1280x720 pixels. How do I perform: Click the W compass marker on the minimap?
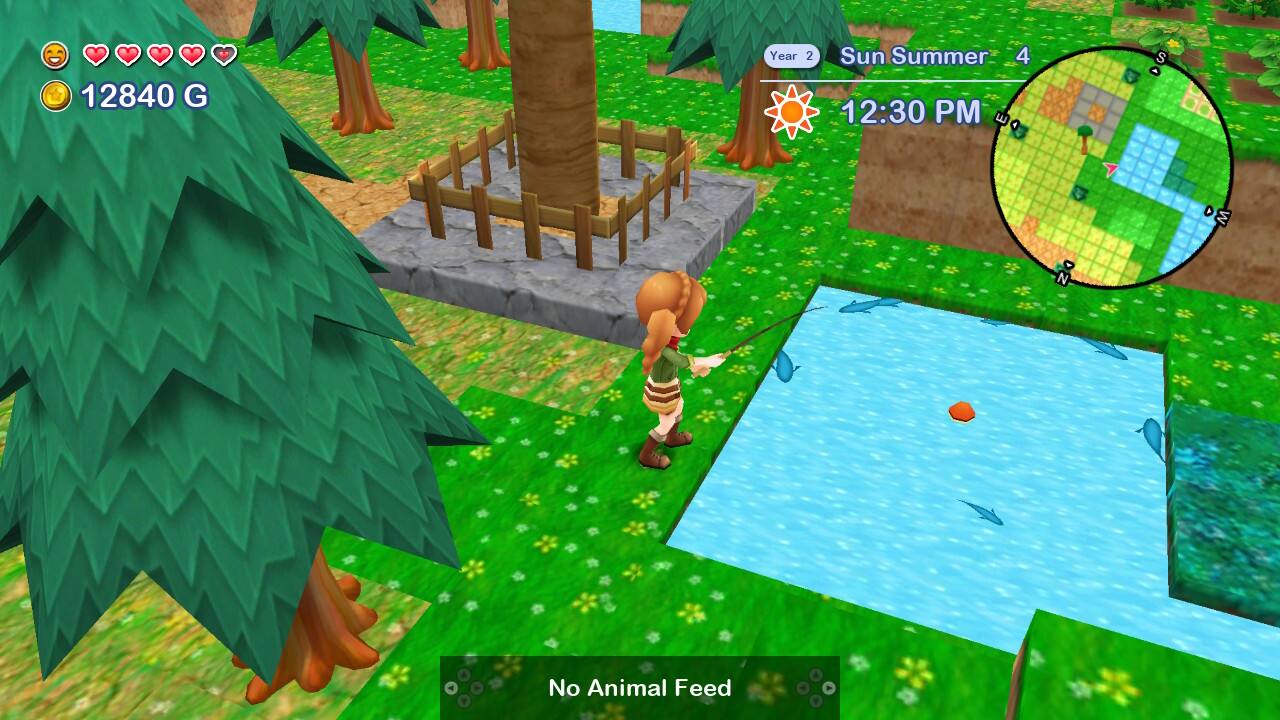(x=1221, y=216)
